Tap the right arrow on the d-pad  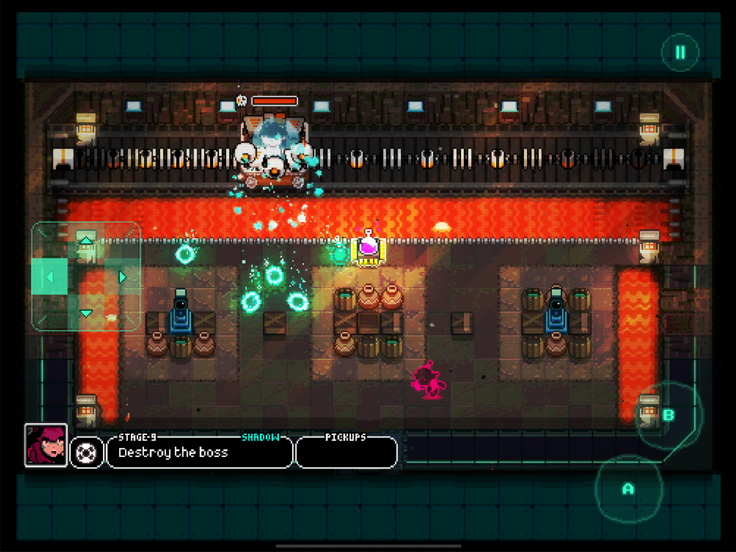coord(123,277)
